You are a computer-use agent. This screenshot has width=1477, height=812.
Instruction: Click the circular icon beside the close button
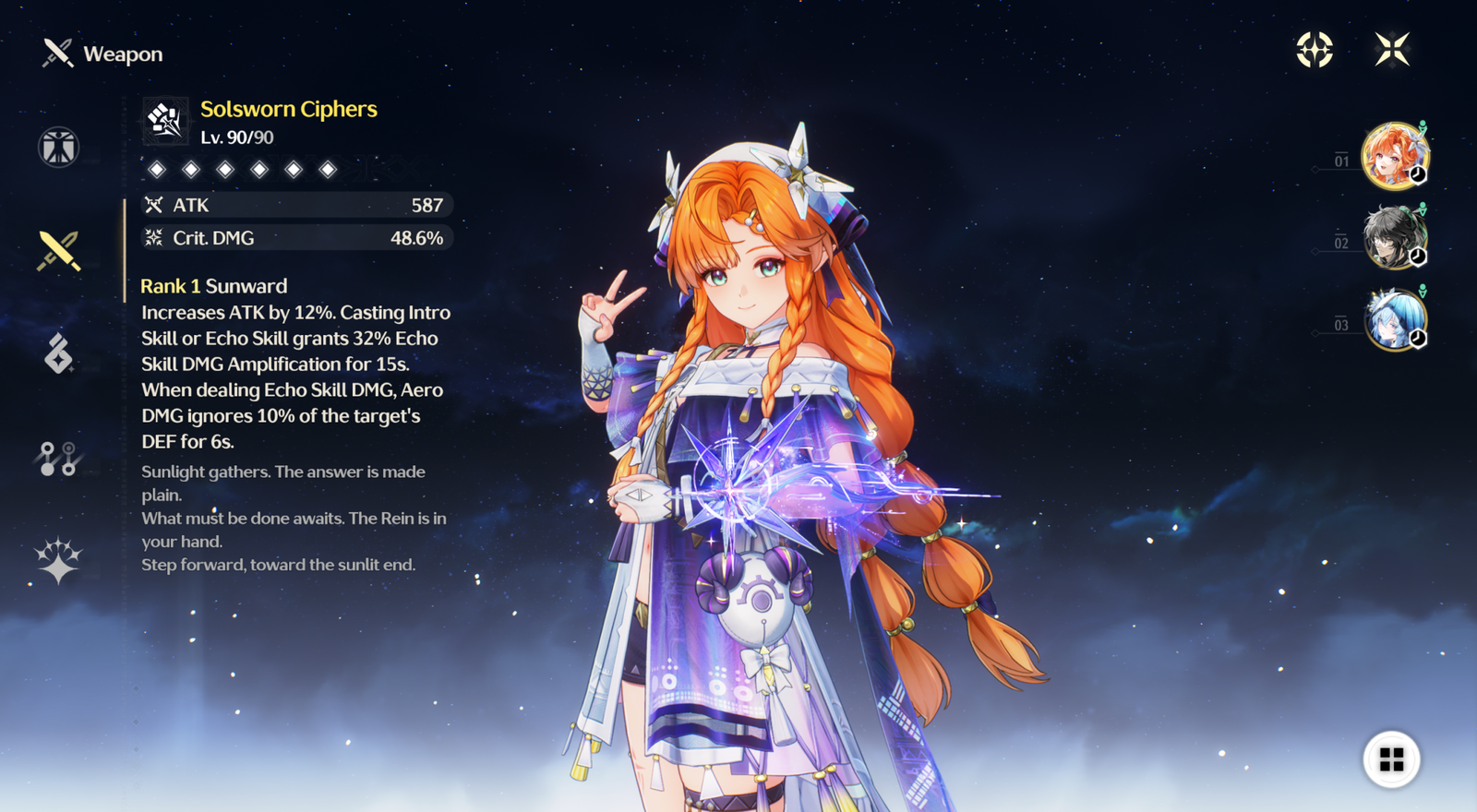pos(1315,50)
